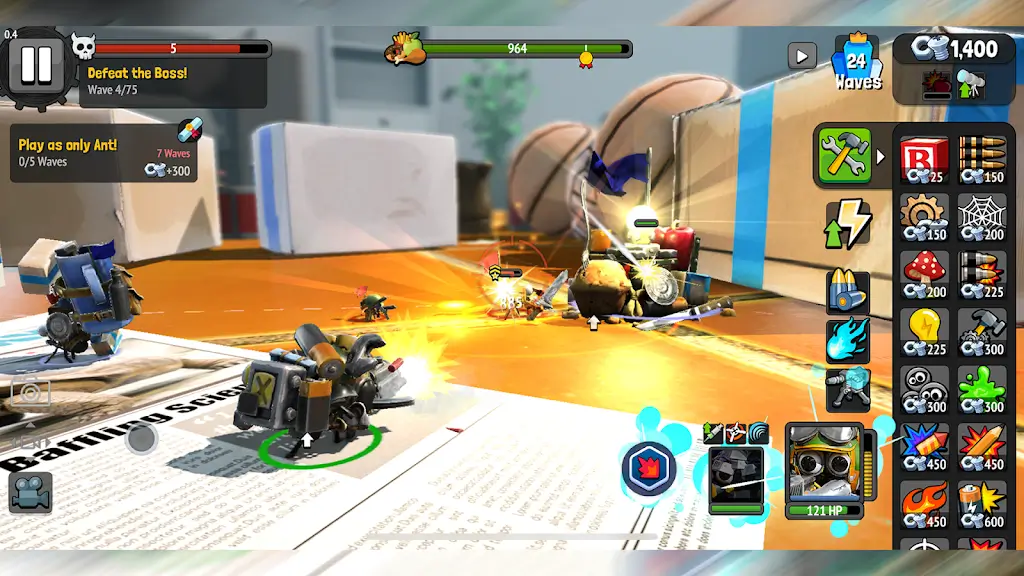
Task: Activate the lightning bolt upgrade button
Action: [847, 223]
